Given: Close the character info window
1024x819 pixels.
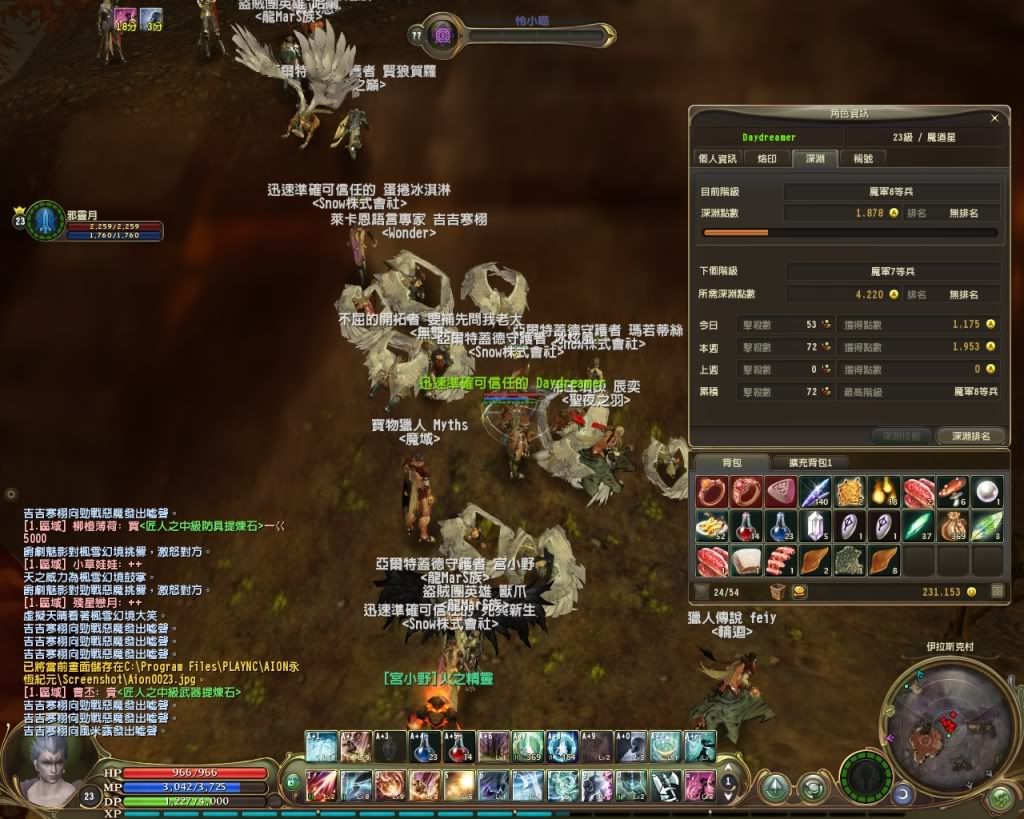Looking at the screenshot, I should (994, 118).
